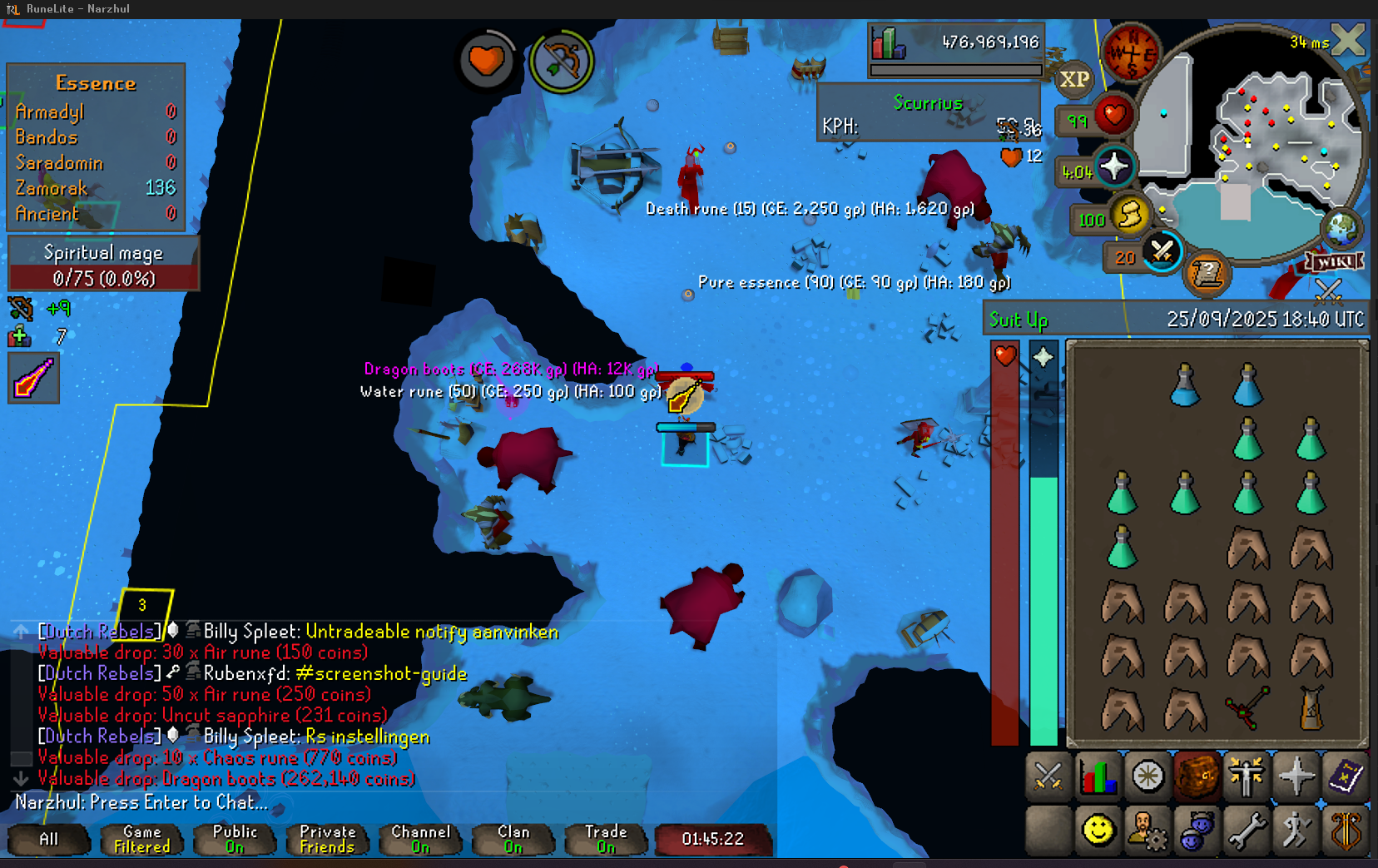1378x868 pixels.
Task: Switch to the Clan chat filter
Action: [513, 839]
